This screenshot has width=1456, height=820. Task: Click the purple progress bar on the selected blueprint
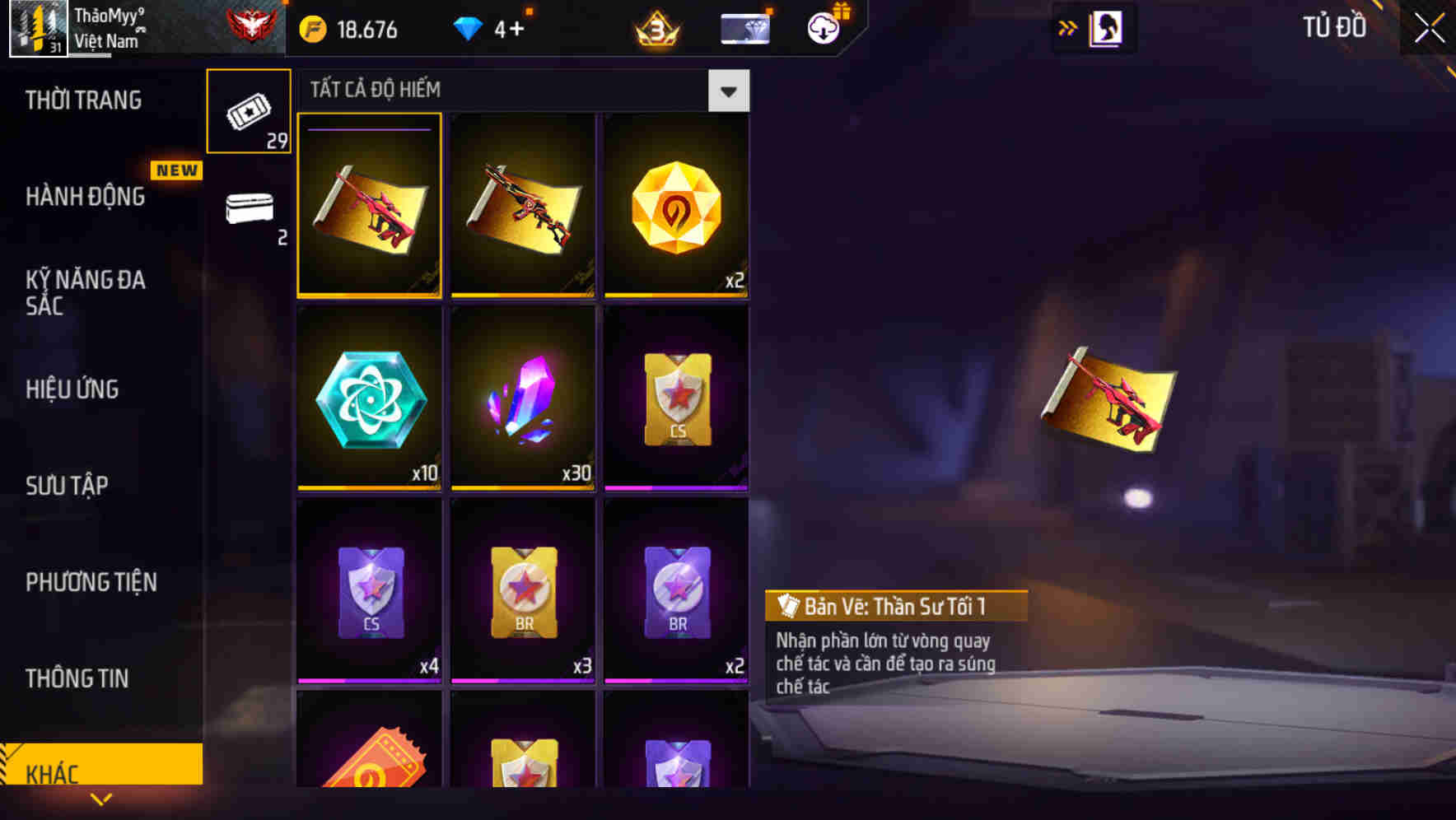pos(367,130)
